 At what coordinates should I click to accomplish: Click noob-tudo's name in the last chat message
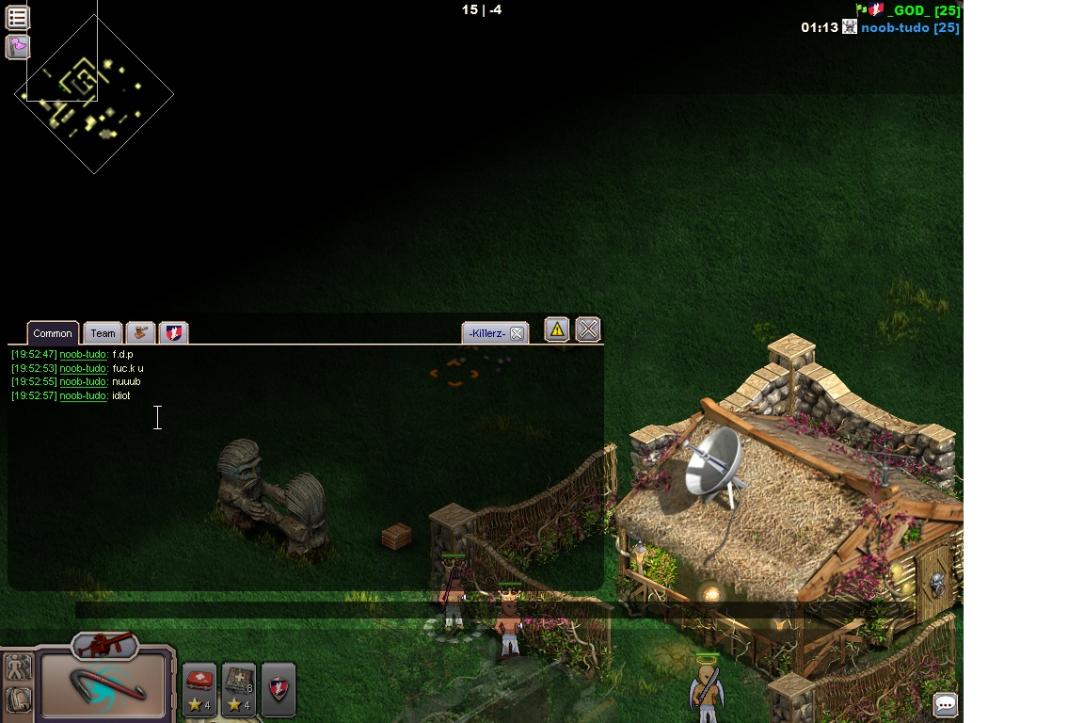point(83,396)
